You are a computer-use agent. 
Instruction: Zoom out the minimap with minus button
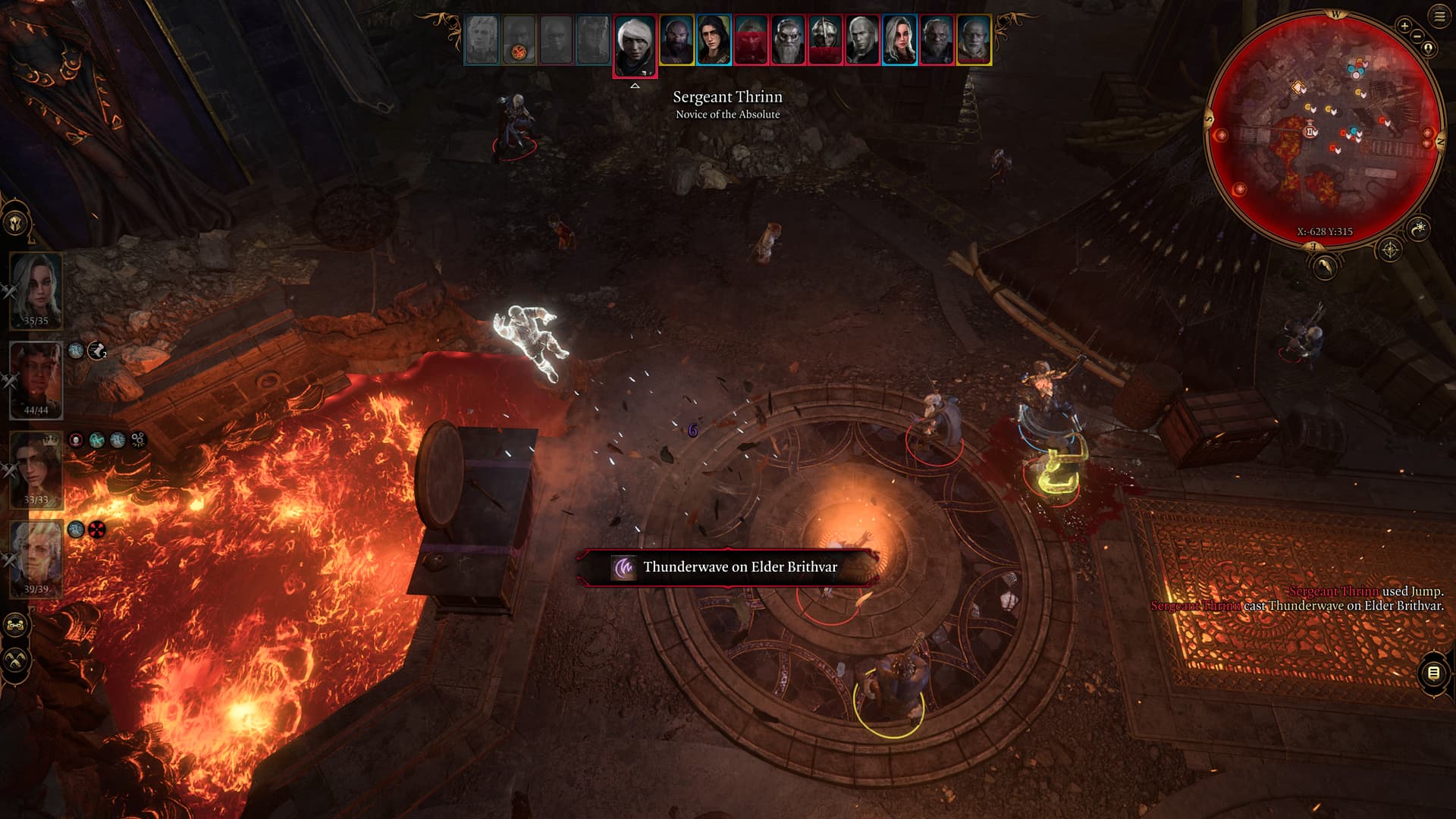(1417, 36)
